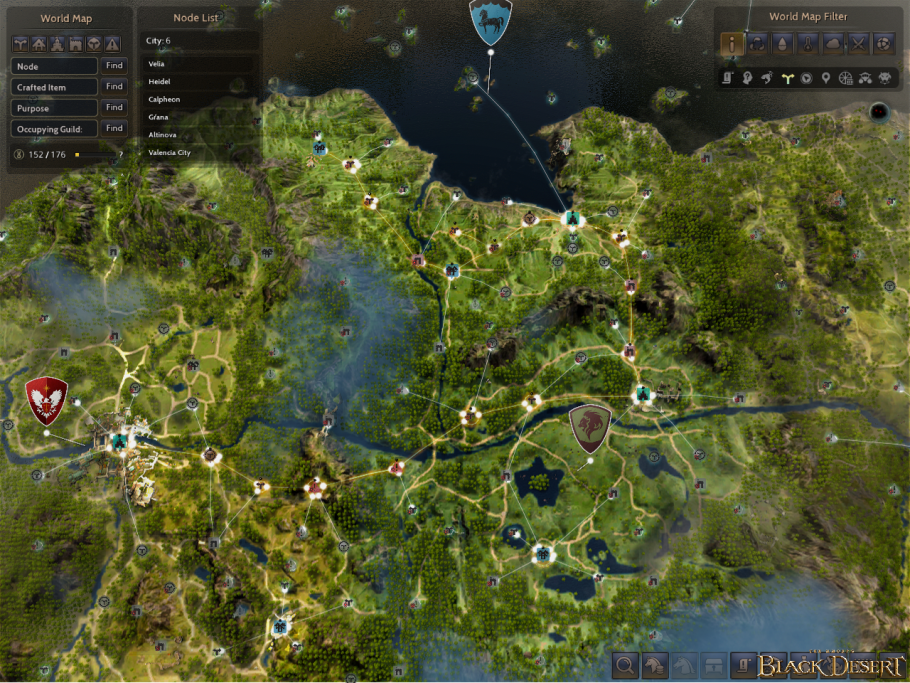This screenshot has width=910, height=683.
Task: Select Heidel from the Node List
Action: pos(159,81)
